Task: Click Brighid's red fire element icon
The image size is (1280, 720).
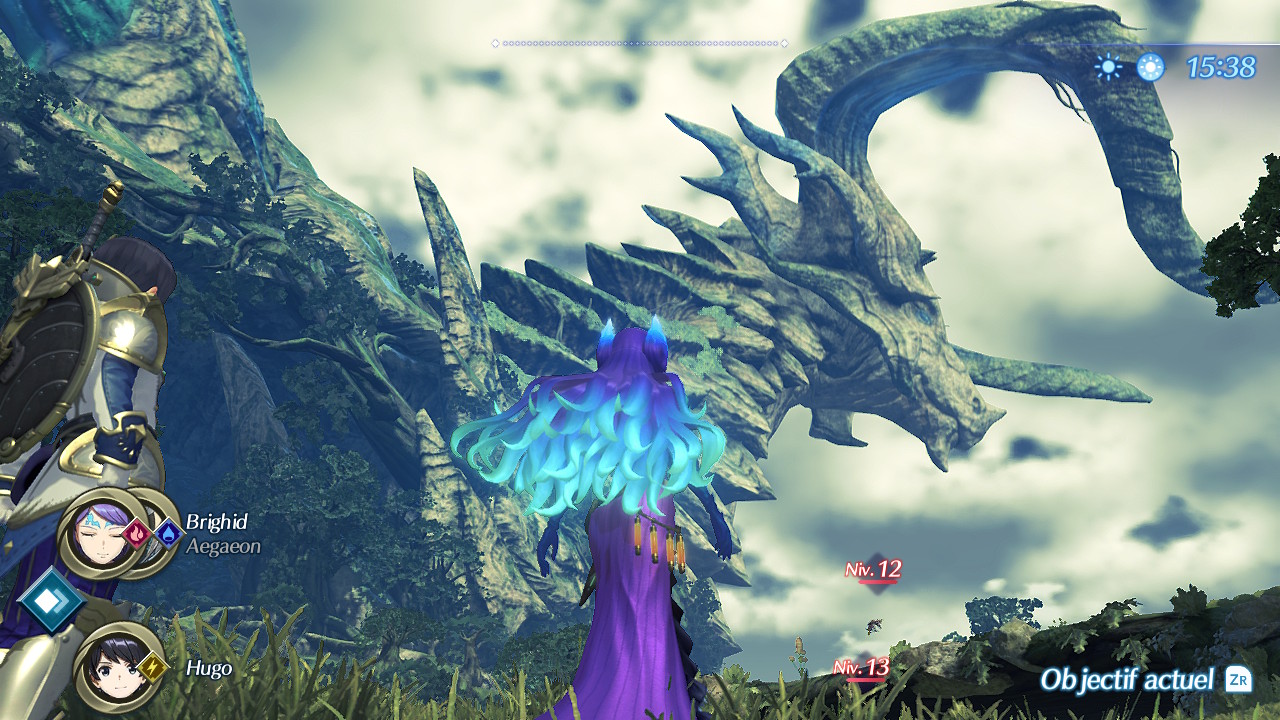Action: click(138, 533)
